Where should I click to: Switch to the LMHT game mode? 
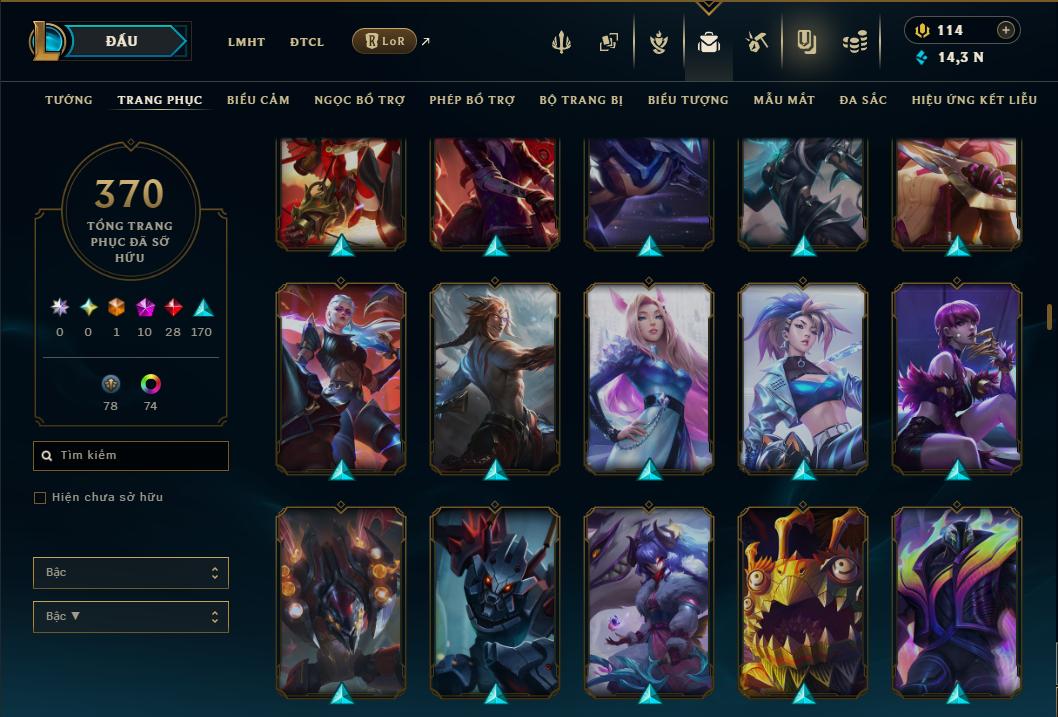pos(246,42)
